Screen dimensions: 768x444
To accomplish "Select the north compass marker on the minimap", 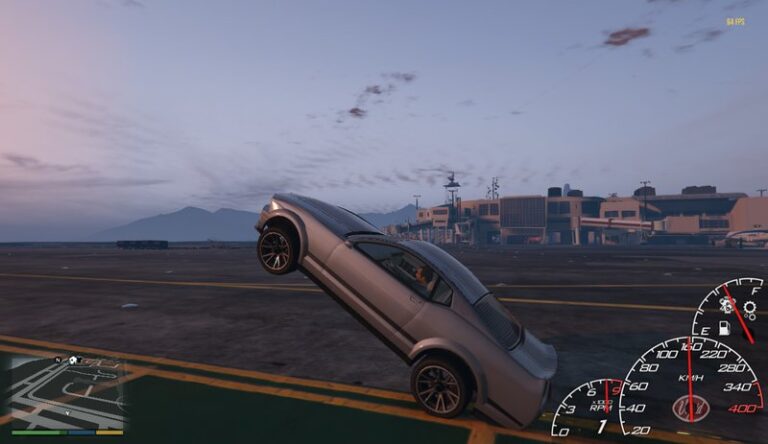I will 58,358.
